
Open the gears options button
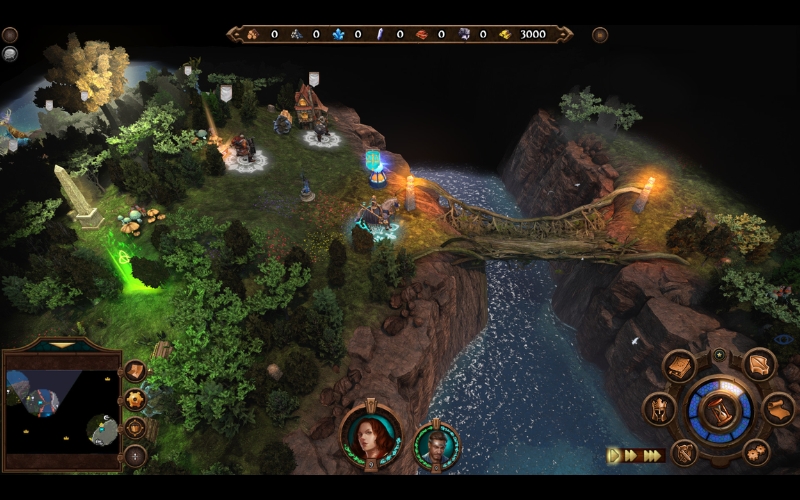[756, 452]
